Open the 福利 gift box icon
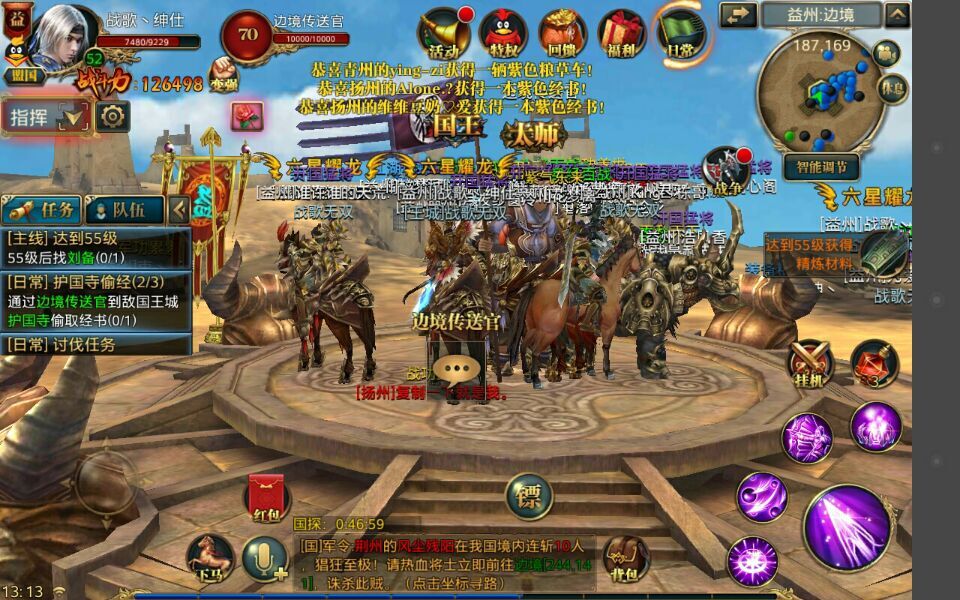960x600 pixels. 623,34
